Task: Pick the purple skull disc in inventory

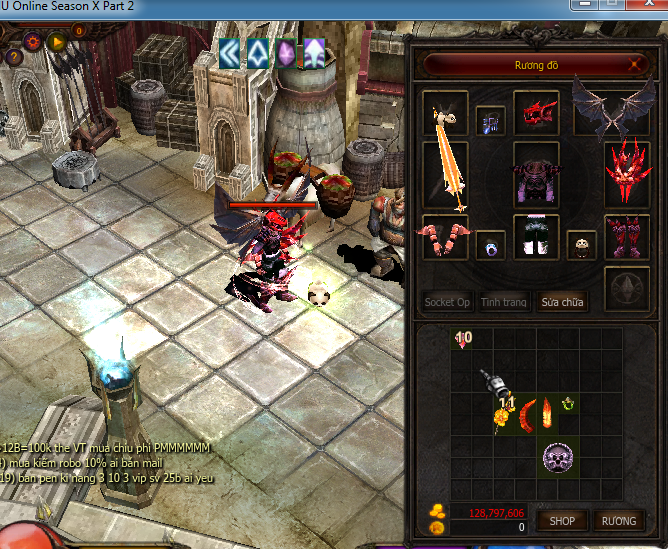Action: [557, 458]
